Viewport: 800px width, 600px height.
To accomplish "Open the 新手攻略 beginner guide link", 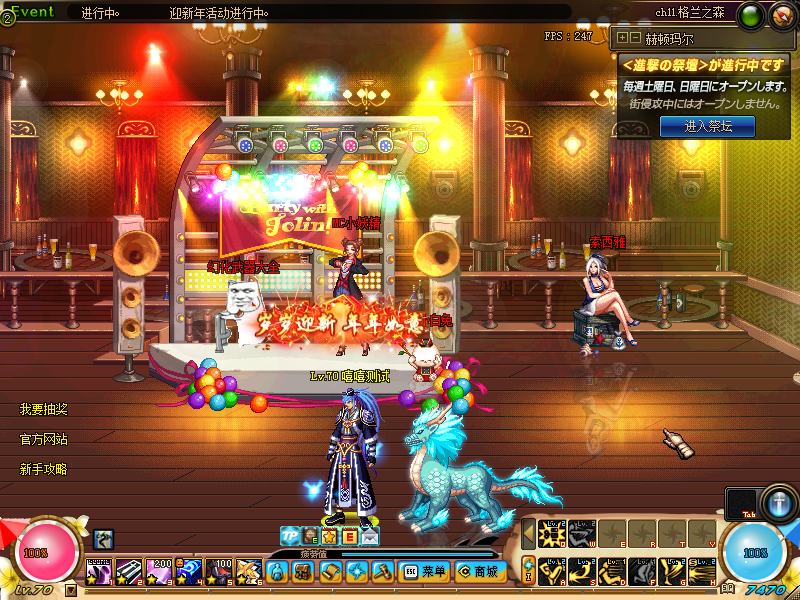I will coord(44,469).
